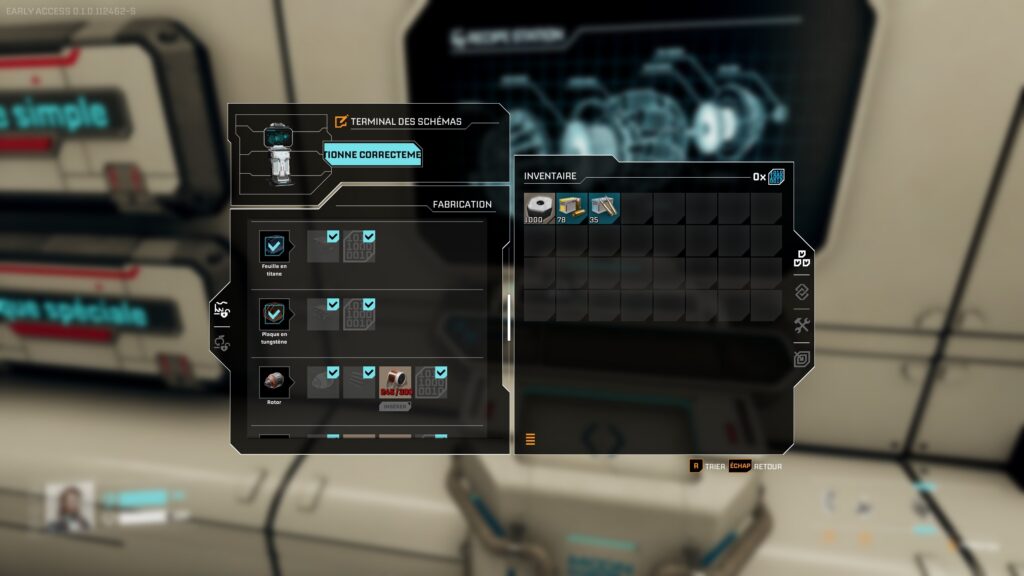Open the nested square icon side tab
Viewport: 1024px width, 576px height.
coord(802,358)
